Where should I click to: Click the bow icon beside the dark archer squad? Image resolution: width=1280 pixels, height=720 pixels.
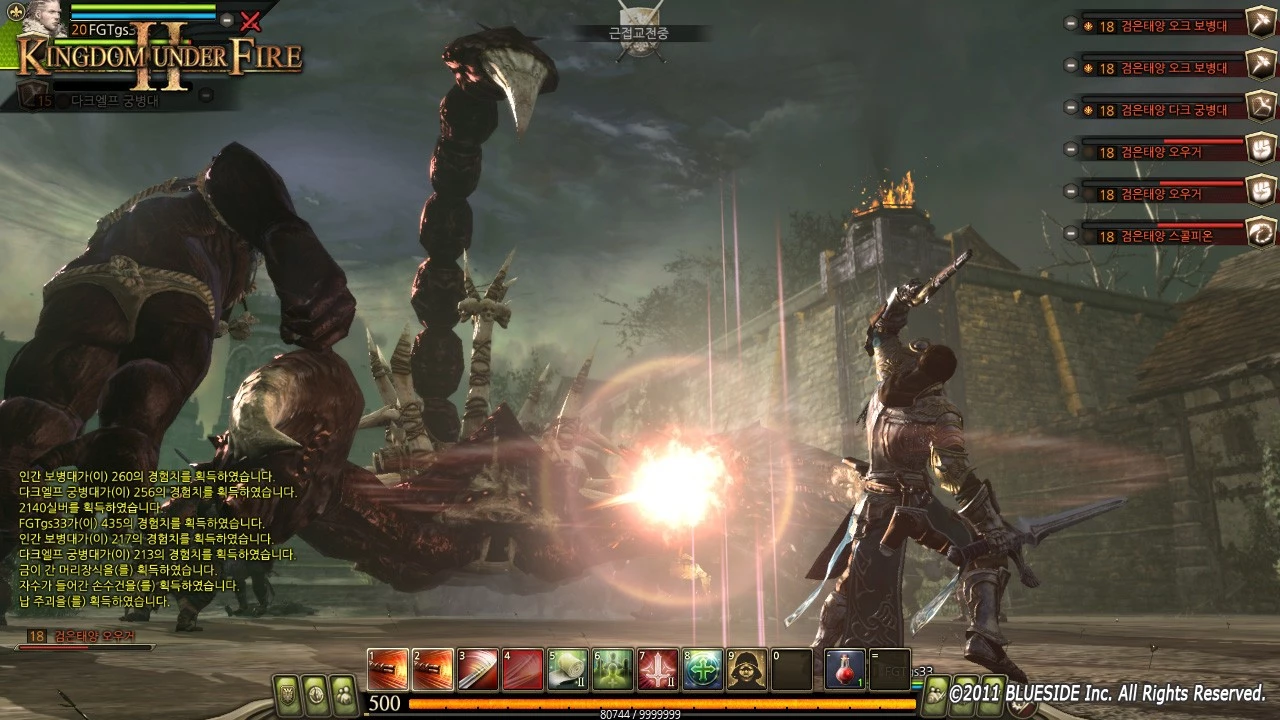(x=1259, y=105)
